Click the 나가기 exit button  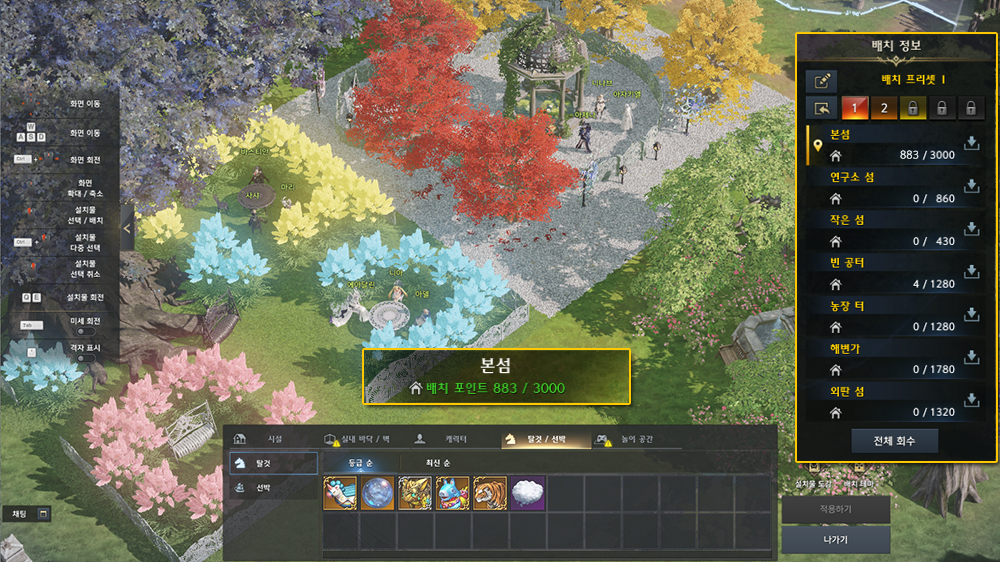point(835,540)
